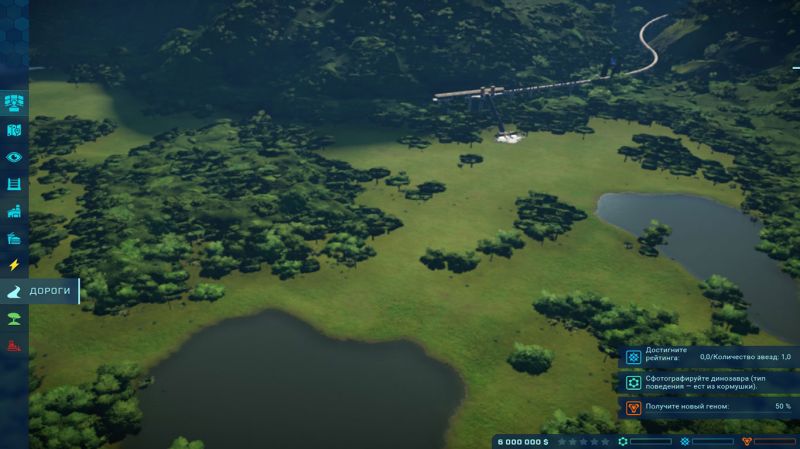The width and height of the screenshot is (800, 449).
Task: Choose the green tree landscaping tool
Action: pyautogui.click(x=14, y=319)
